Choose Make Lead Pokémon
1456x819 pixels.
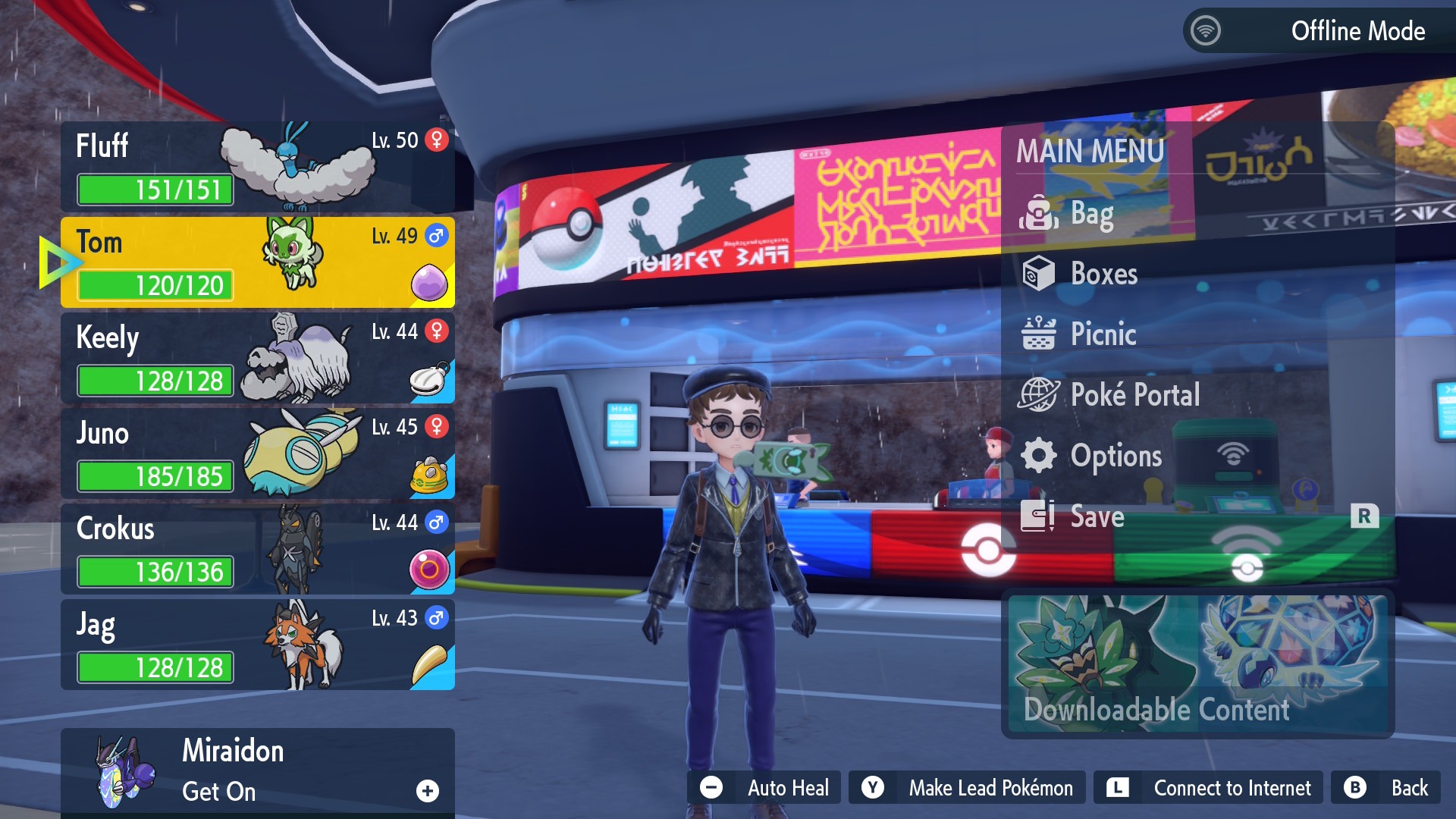(x=967, y=788)
